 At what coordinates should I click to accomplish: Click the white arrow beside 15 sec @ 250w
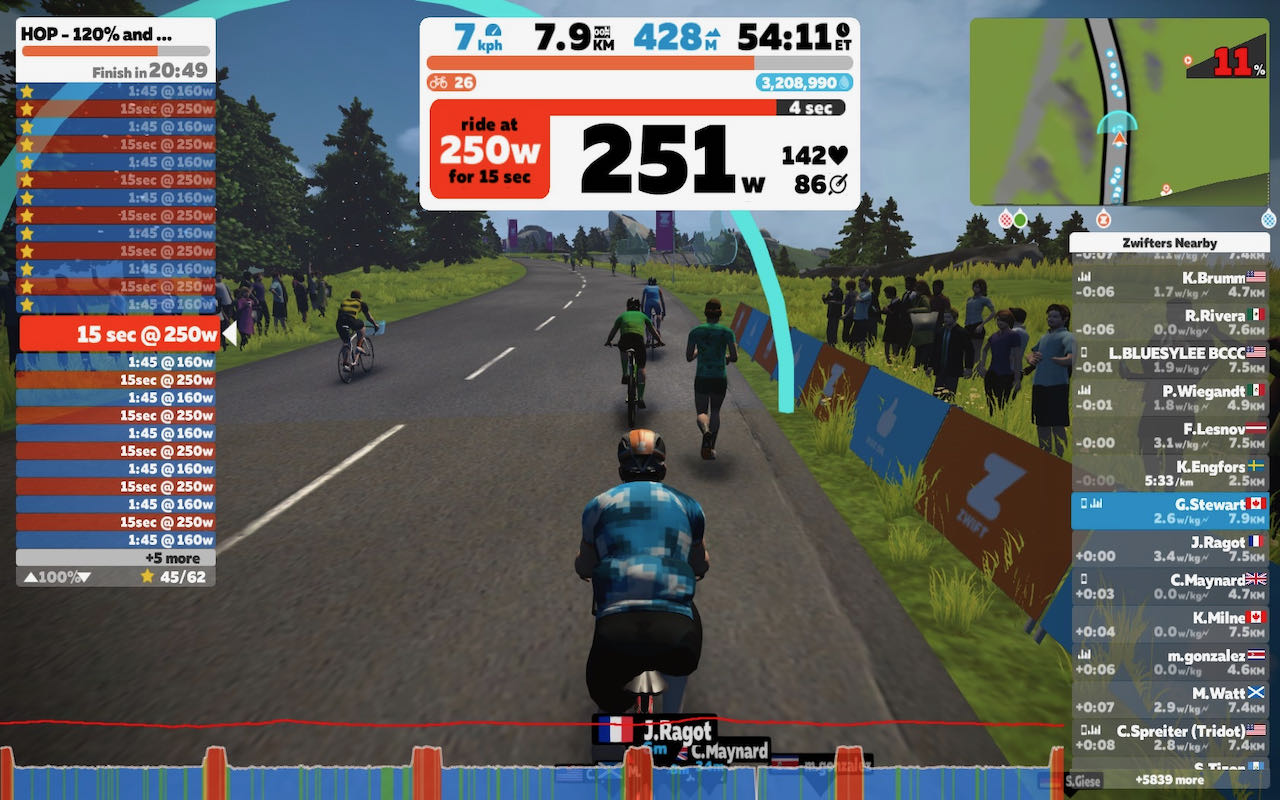tap(228, 334)
